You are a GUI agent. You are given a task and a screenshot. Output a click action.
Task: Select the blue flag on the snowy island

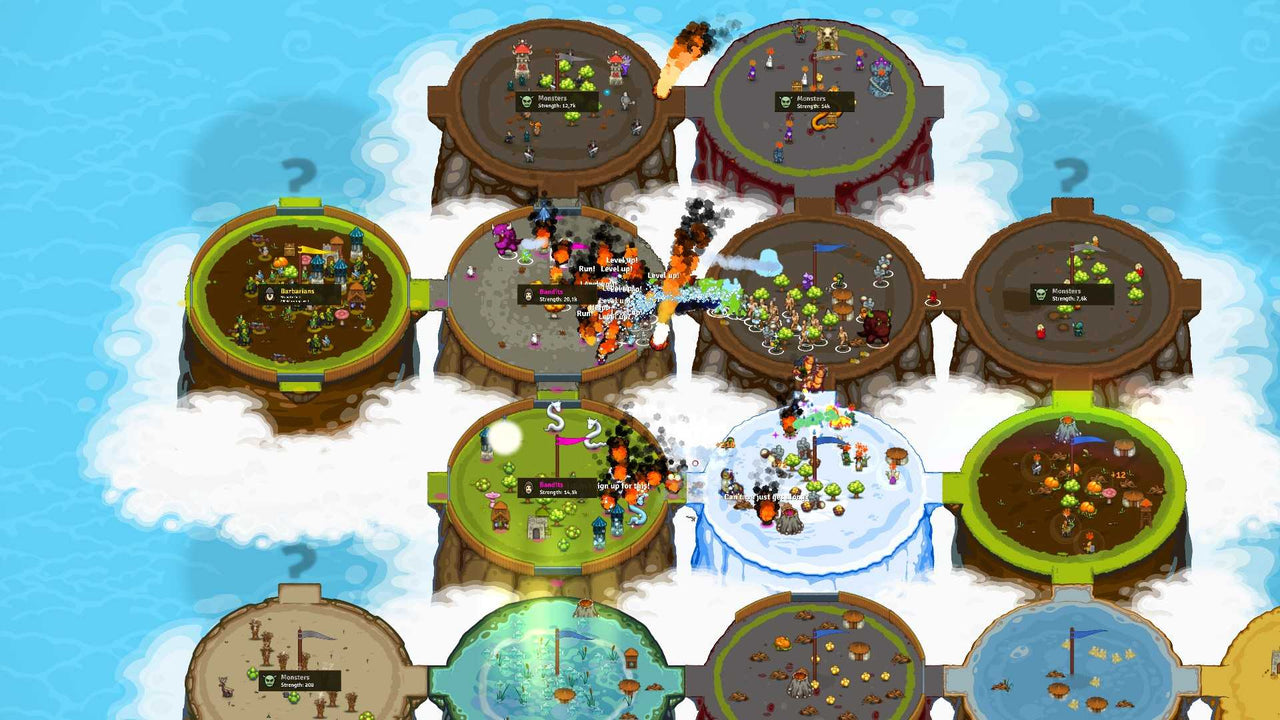(x=826, y=441)
